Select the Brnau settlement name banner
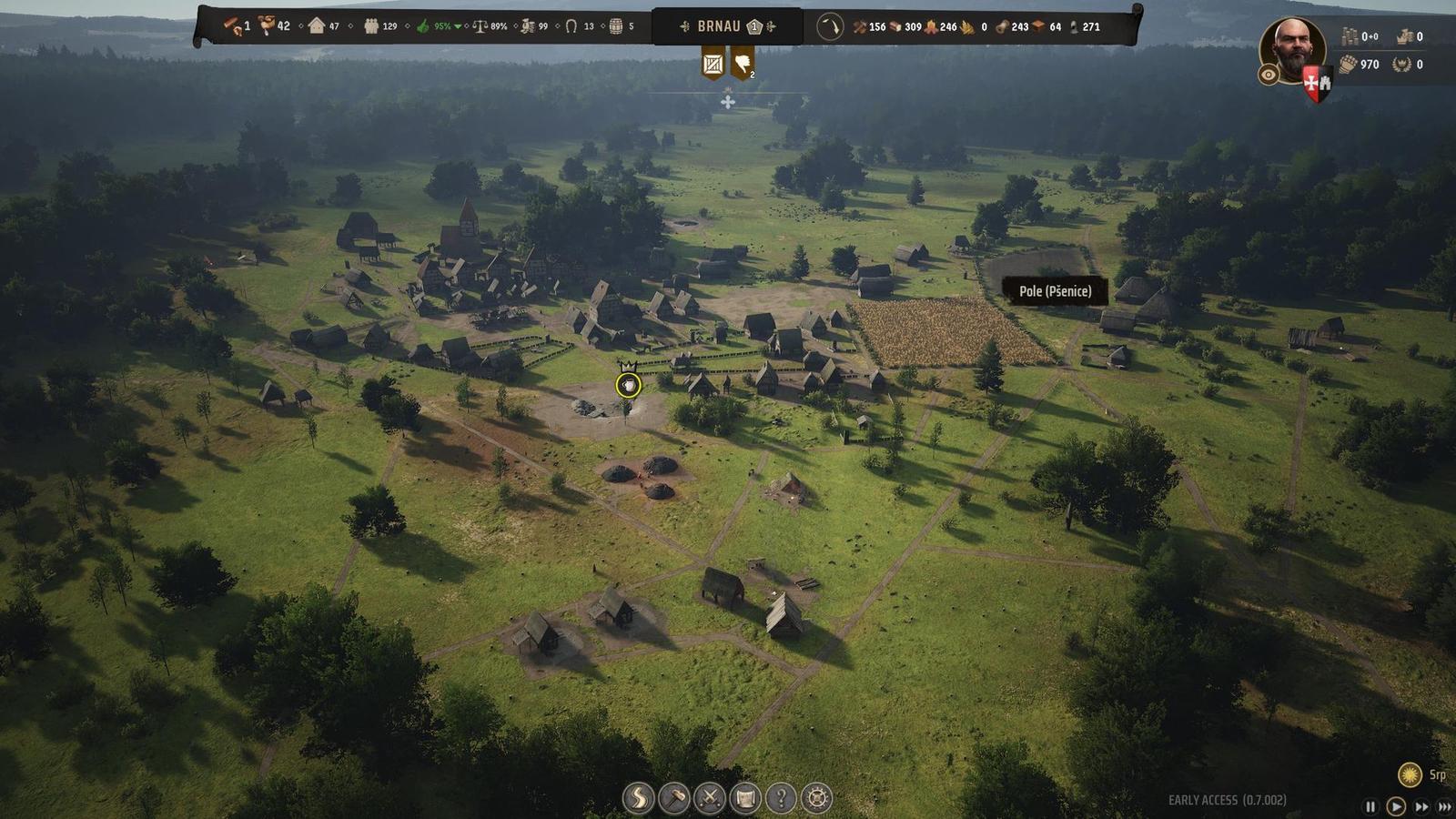 (719, 26)
